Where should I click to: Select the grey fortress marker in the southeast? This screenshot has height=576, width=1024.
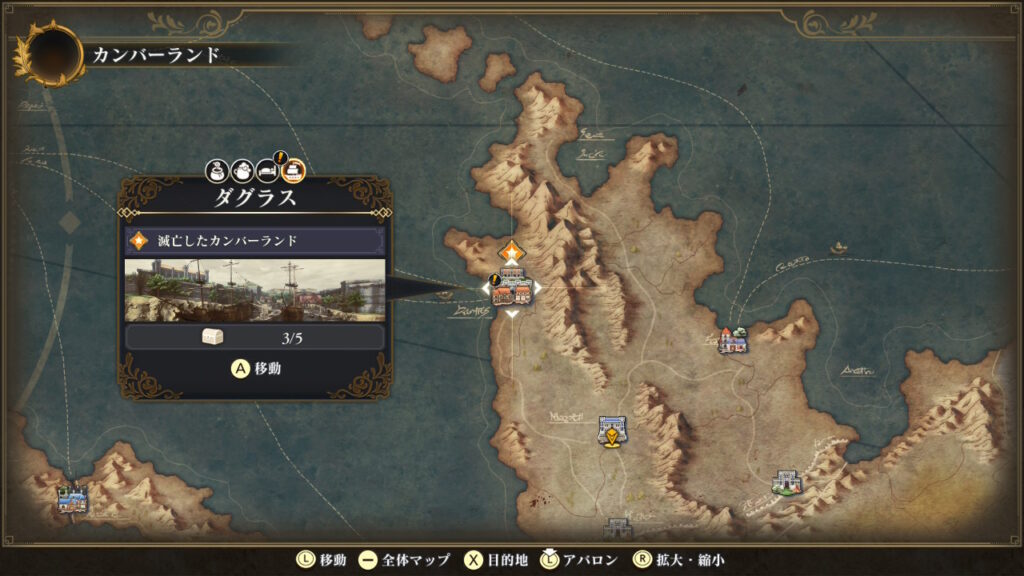pyautogui.click(x=788, y=483)
